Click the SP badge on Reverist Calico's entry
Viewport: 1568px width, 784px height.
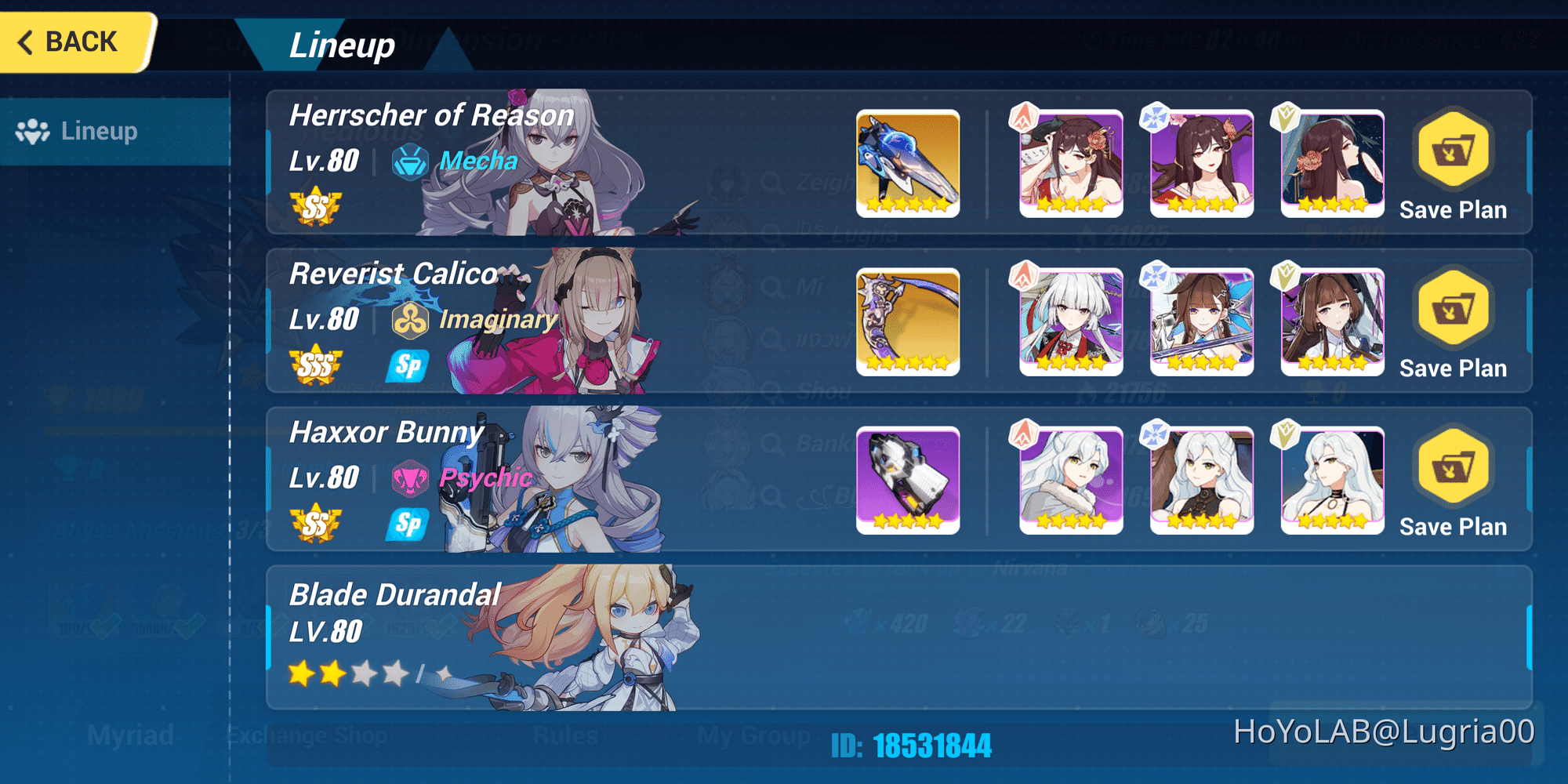[408, 365]
